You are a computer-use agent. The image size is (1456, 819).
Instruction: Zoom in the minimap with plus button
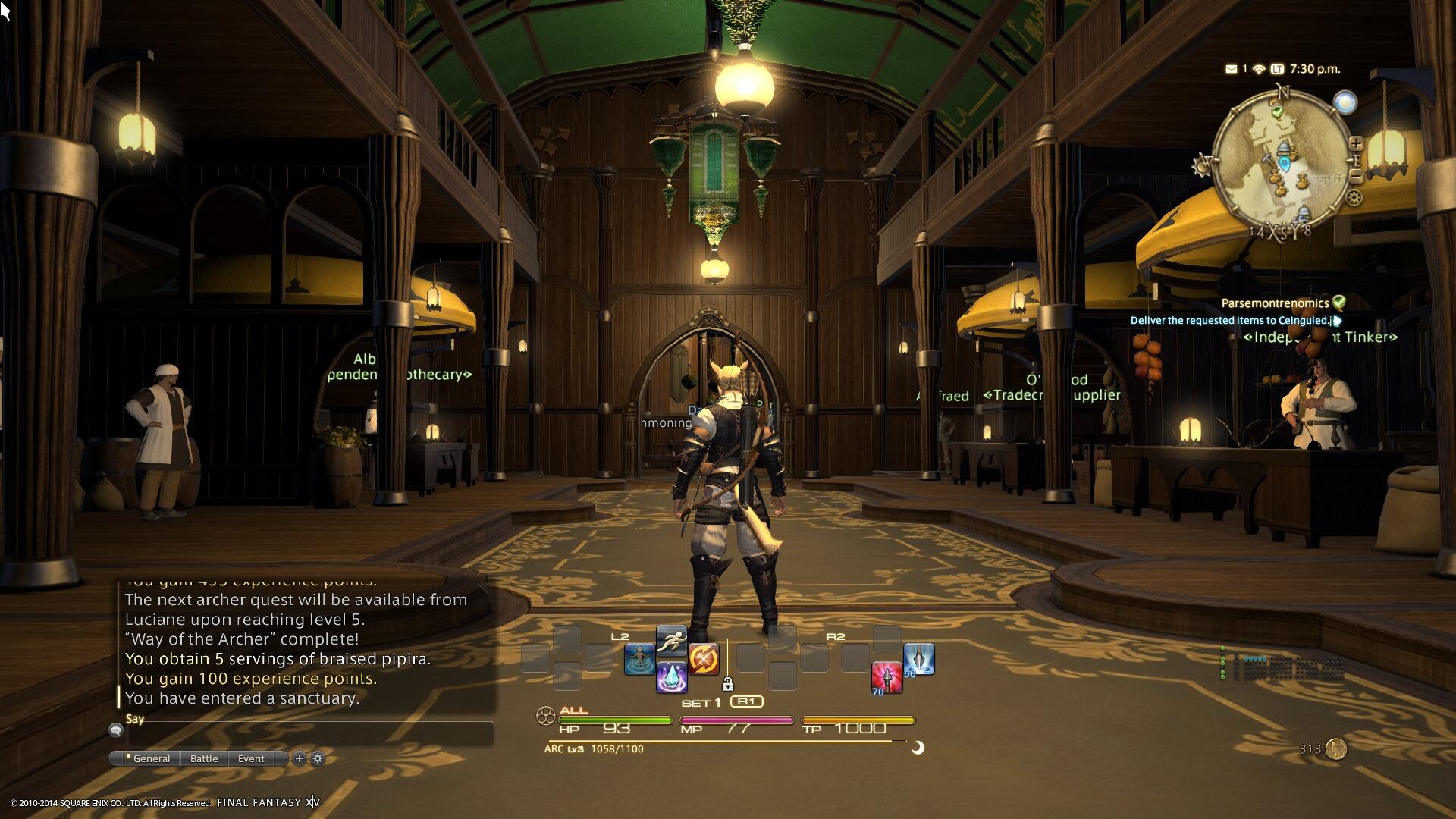pos(1356,143)
